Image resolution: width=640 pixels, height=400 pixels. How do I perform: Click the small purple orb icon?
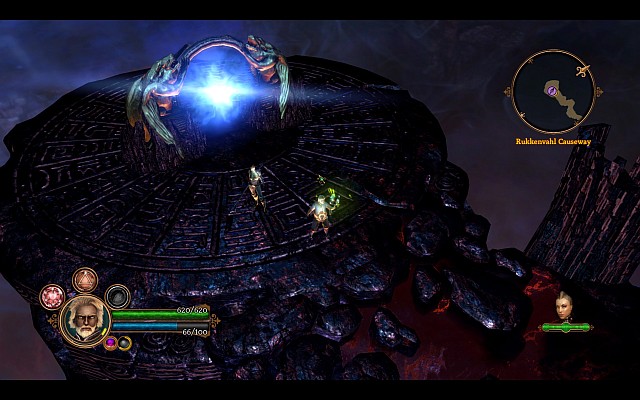[111, 343]
